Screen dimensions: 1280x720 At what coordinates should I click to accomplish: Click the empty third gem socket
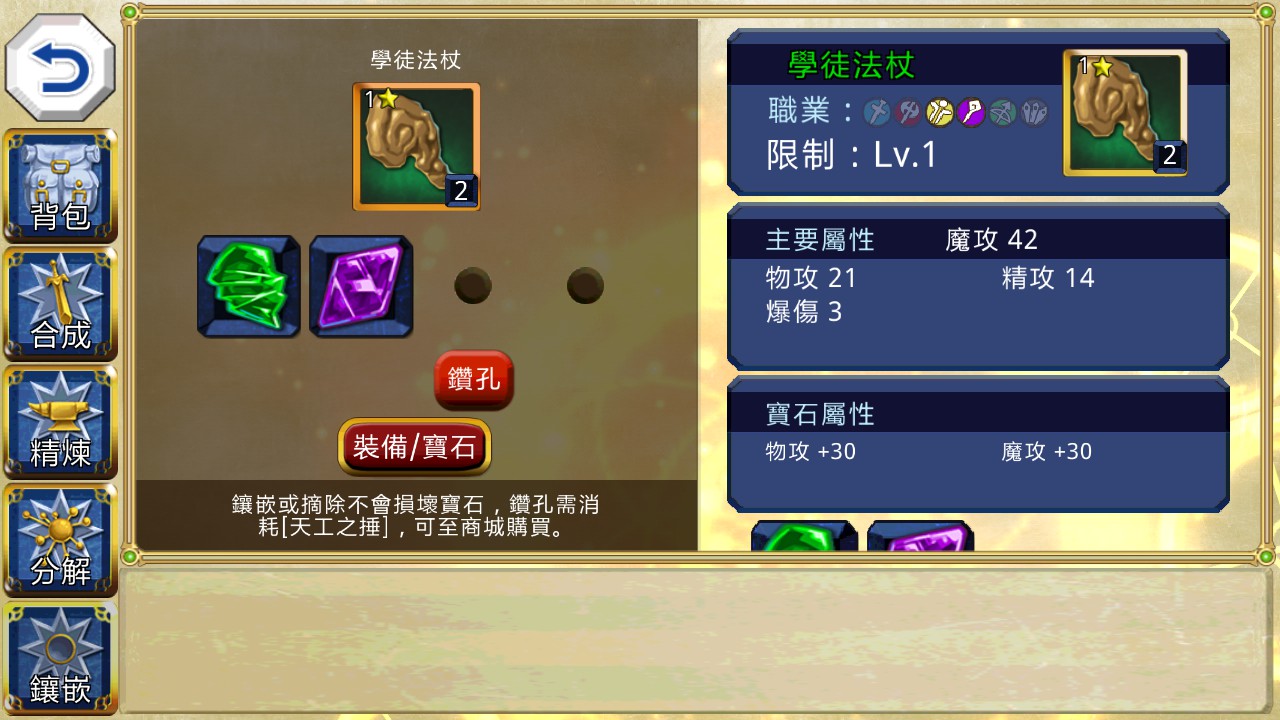pyautogui.click(x=473, y=286)
